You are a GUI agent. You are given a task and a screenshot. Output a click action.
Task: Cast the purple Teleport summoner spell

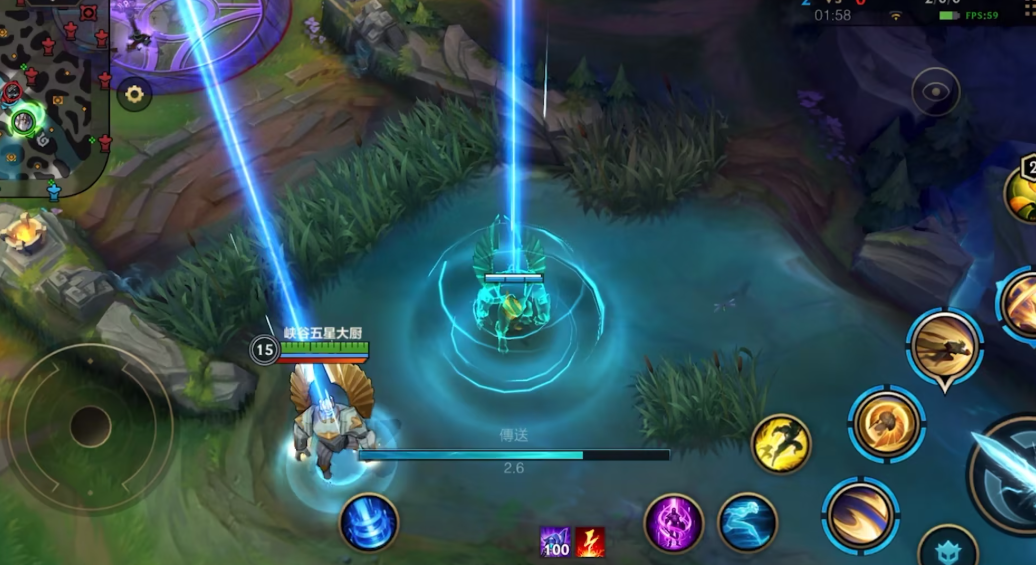673,522
